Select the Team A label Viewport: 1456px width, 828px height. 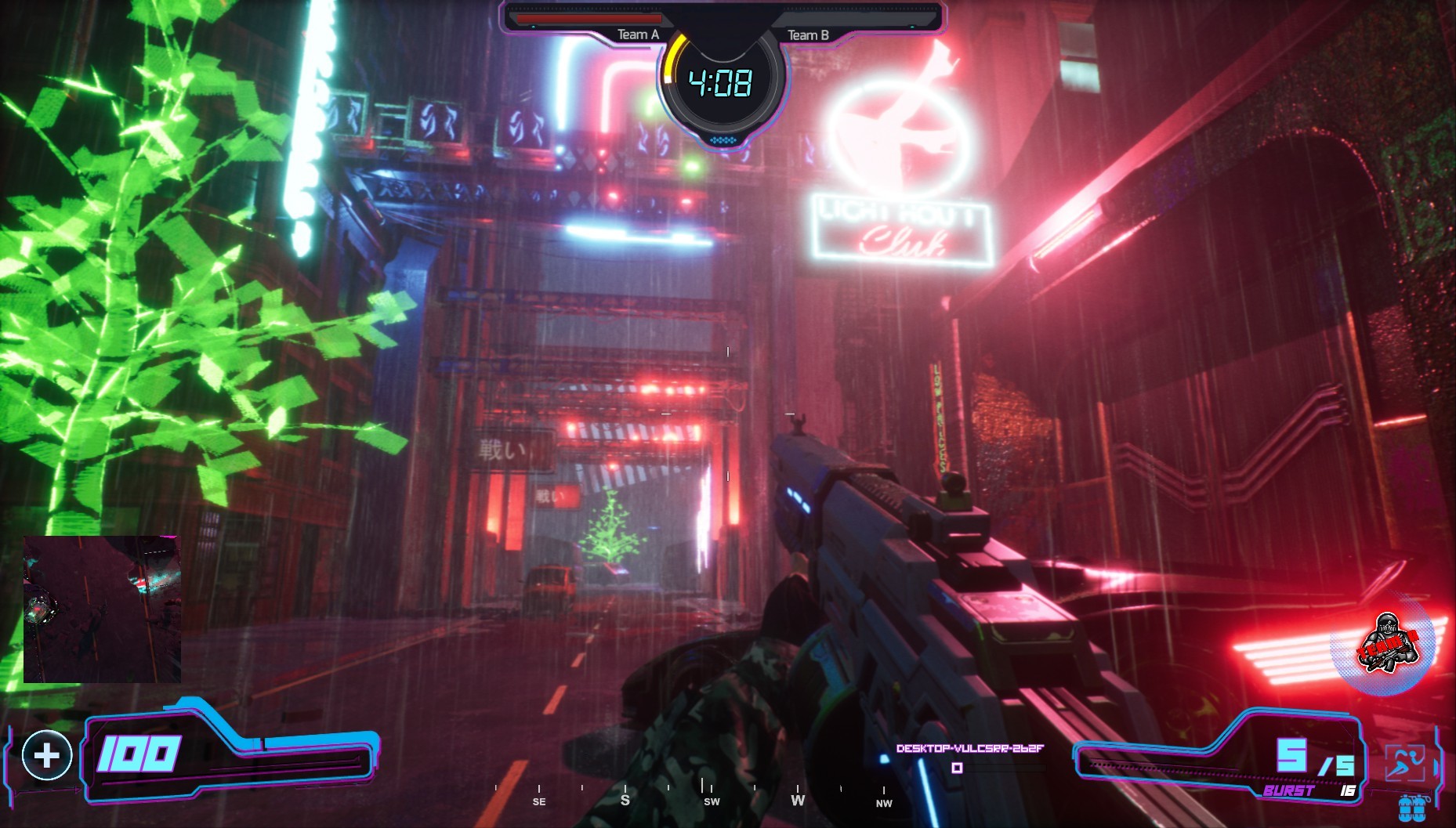638,34
